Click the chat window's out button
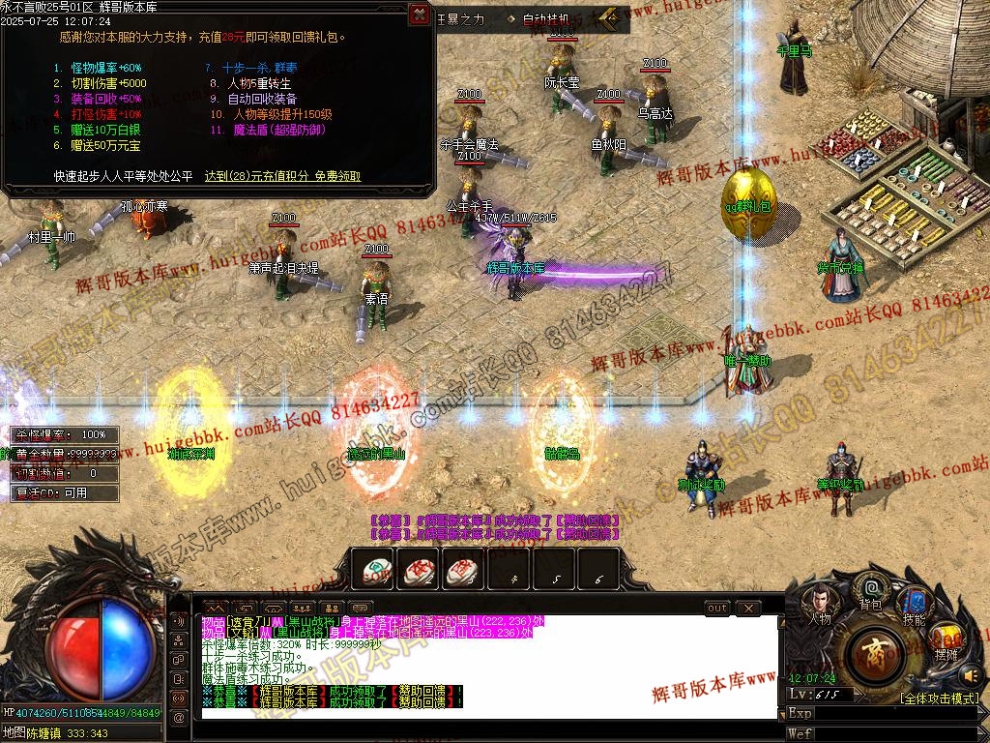The width and height of the screenshot is (990, 743). click(x=717, y=608)
